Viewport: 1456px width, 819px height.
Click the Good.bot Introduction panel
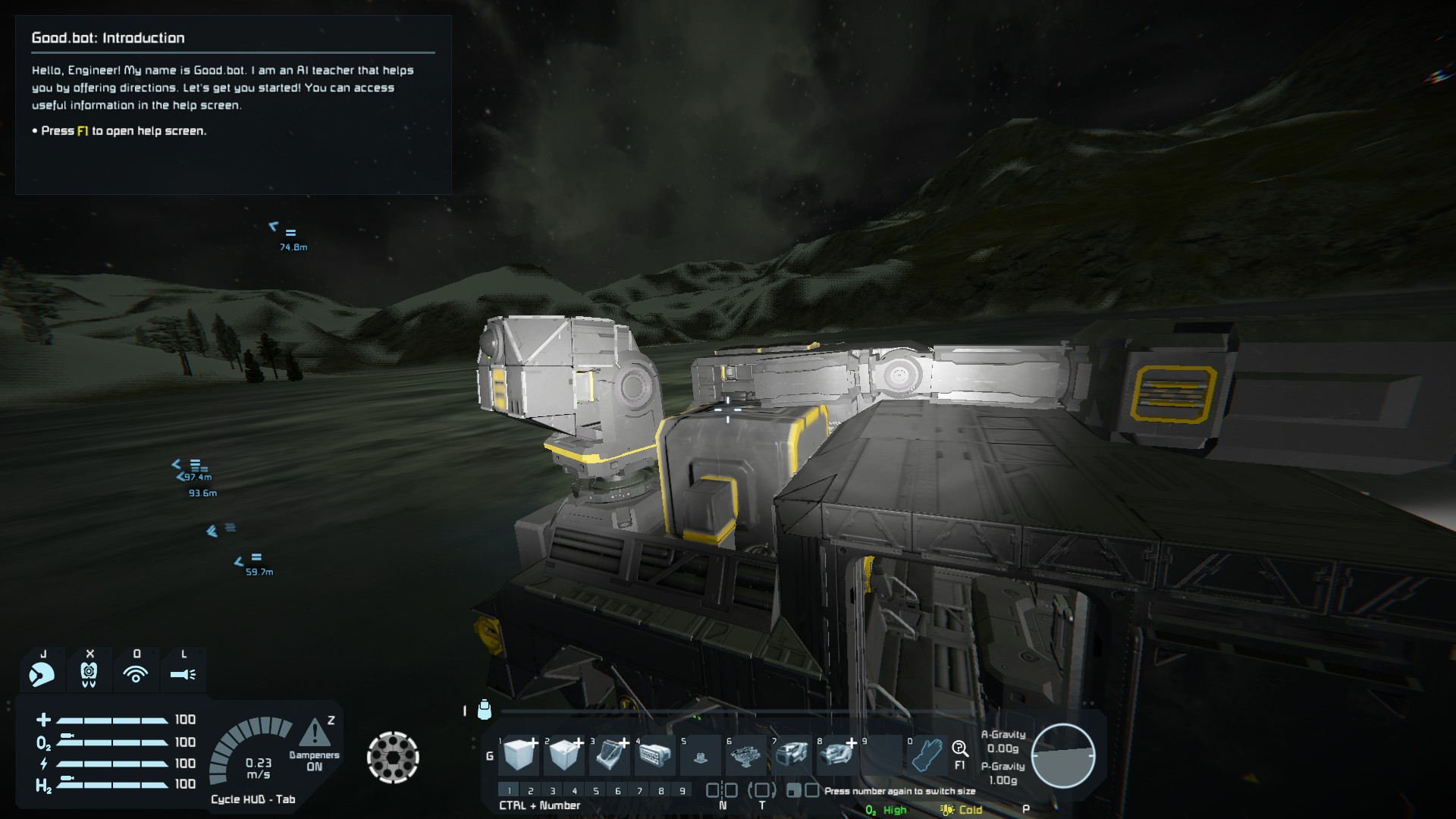[234, 105]
